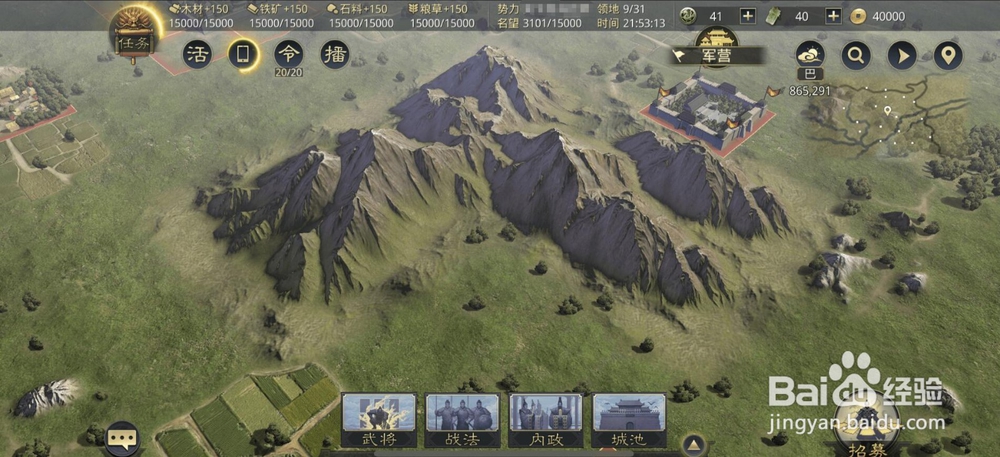Open the 战法 tactics menu
The image size is (1000, 457).
click(x=462, y=420)
